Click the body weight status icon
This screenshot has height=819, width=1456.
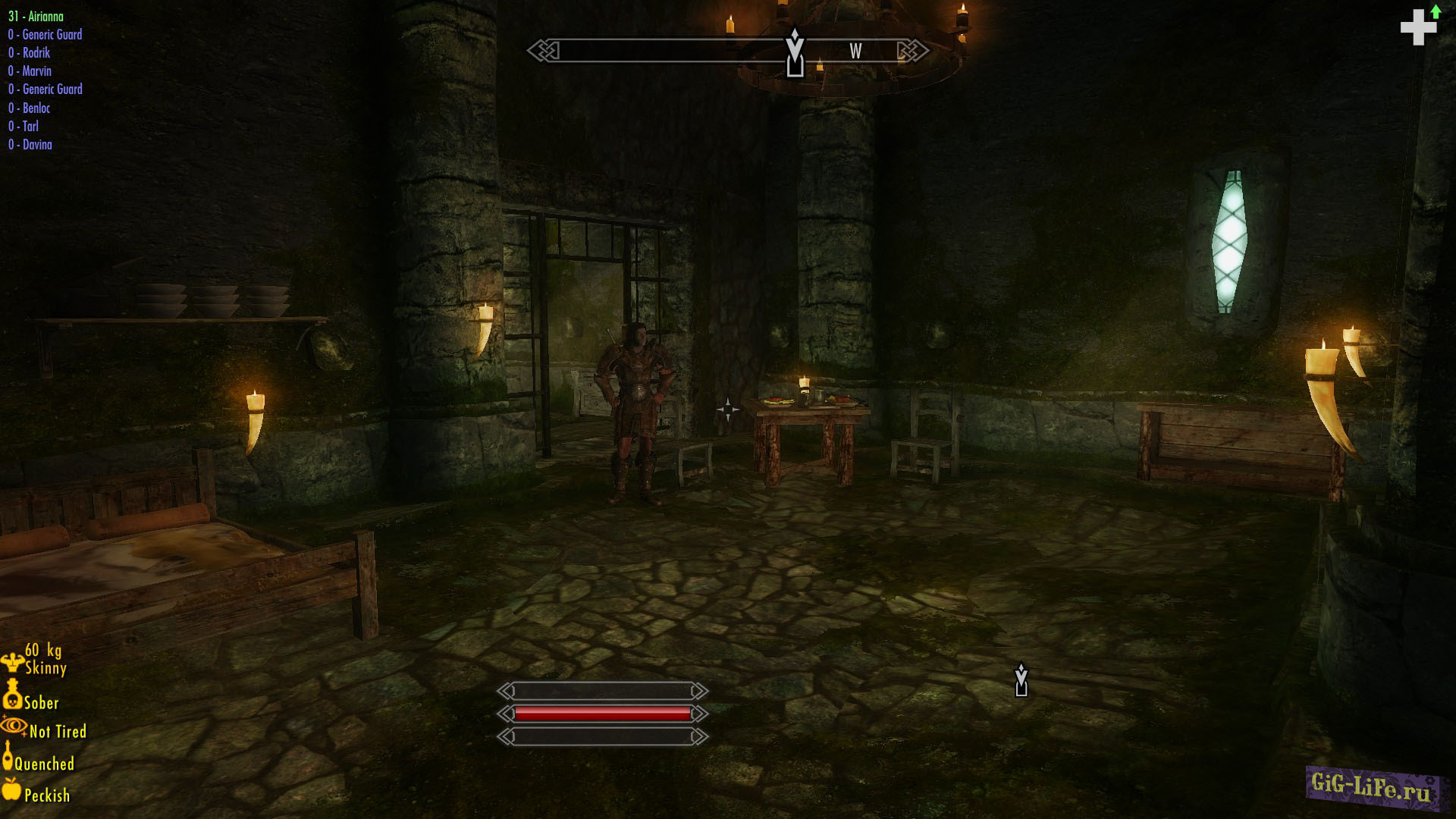[12, 661]
